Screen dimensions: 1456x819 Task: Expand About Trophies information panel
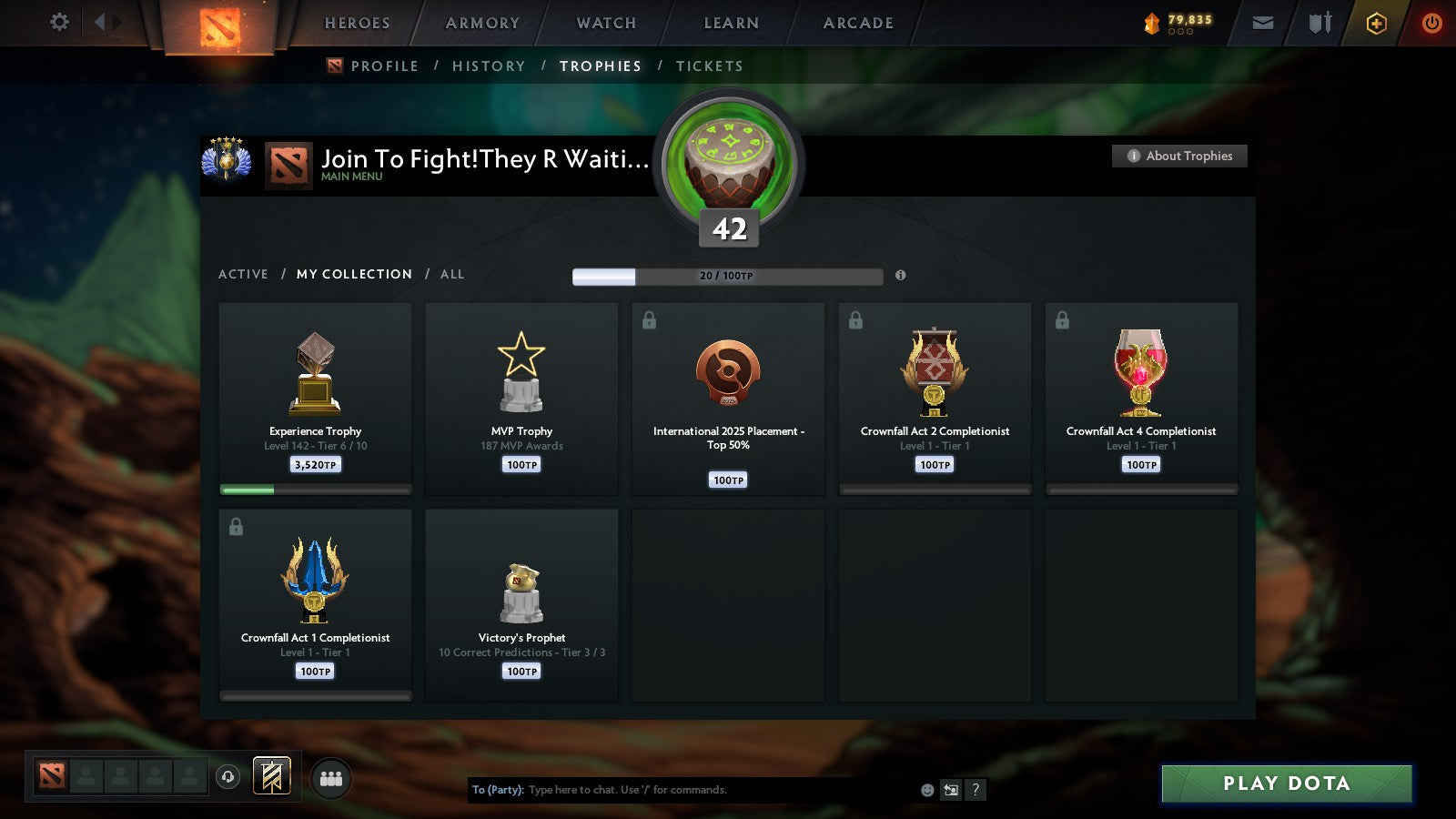1179,156
